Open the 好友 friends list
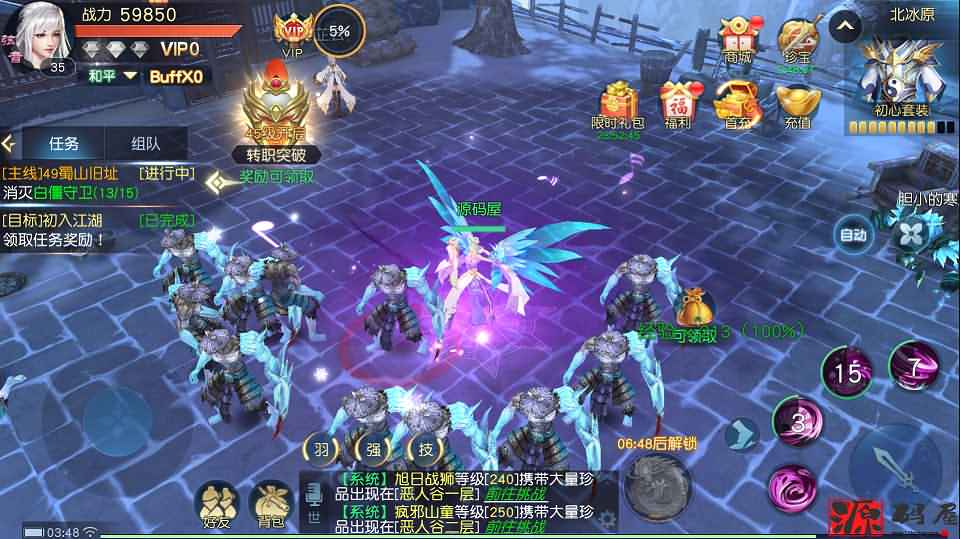 216,503
